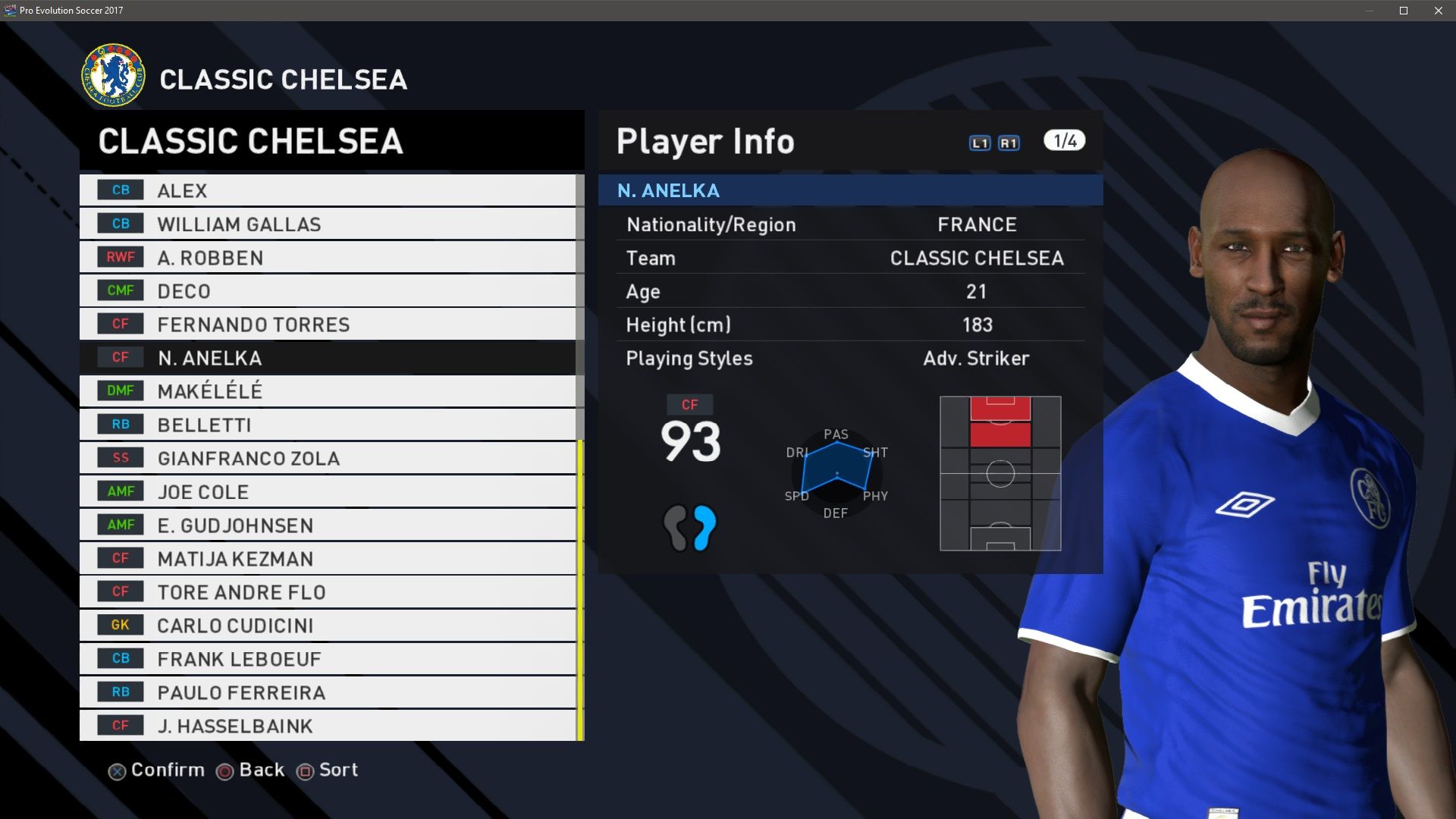The width and height of the screenshot is (1456, 819).
Task: Select J. Hasselbaink at list bottom
Action: click(328, 725)
